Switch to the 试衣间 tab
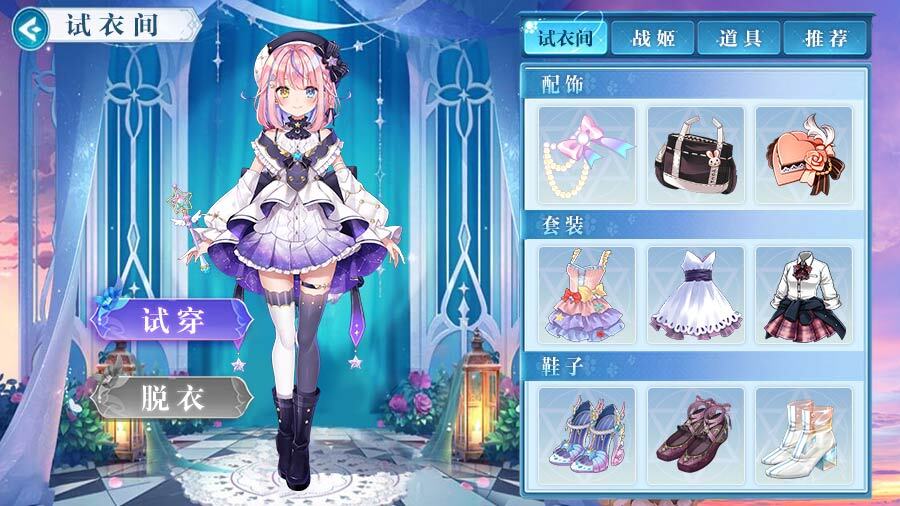Viewport: 900px width, 506px height. click(x=565, y=39)
